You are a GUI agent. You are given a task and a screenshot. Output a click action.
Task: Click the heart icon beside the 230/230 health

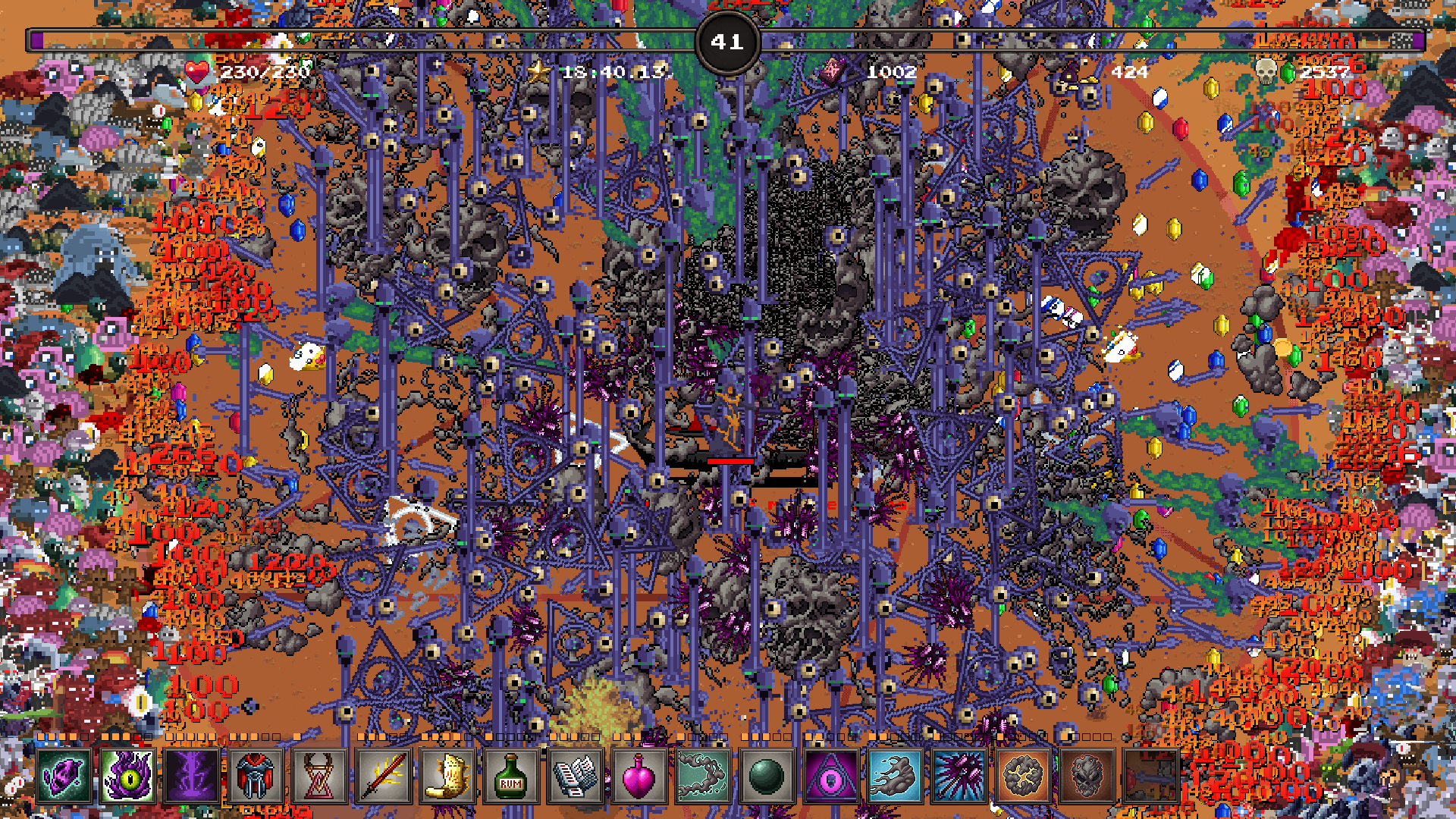(x=199, y=74)
